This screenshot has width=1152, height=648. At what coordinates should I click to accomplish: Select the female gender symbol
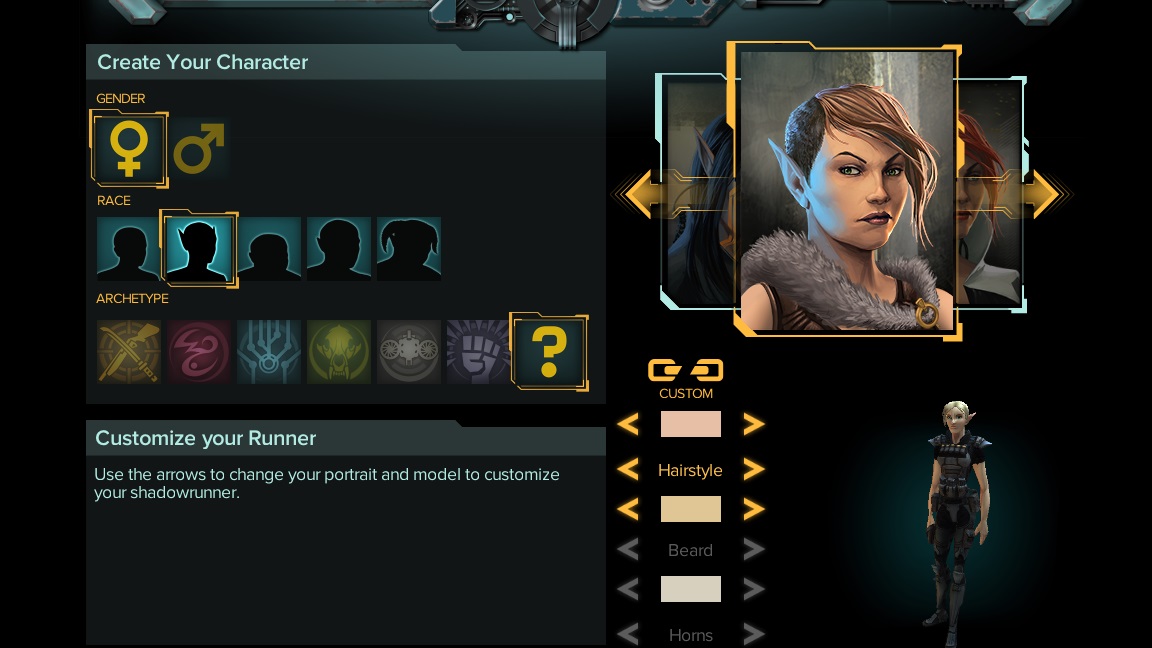click(x=129, y=148)
